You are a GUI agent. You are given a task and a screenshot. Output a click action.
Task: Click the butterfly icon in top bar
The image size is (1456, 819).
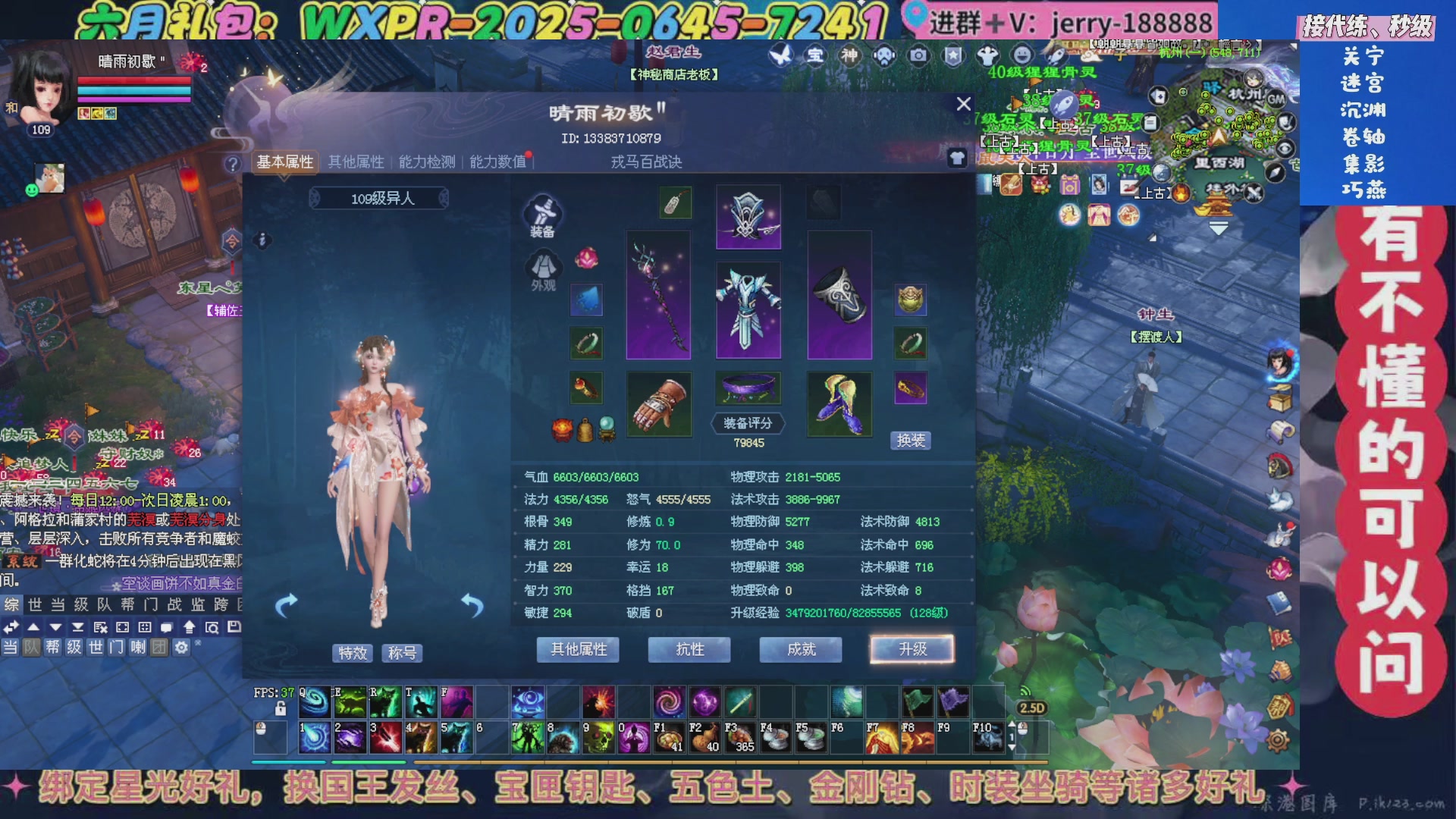(x=781, y=57)
